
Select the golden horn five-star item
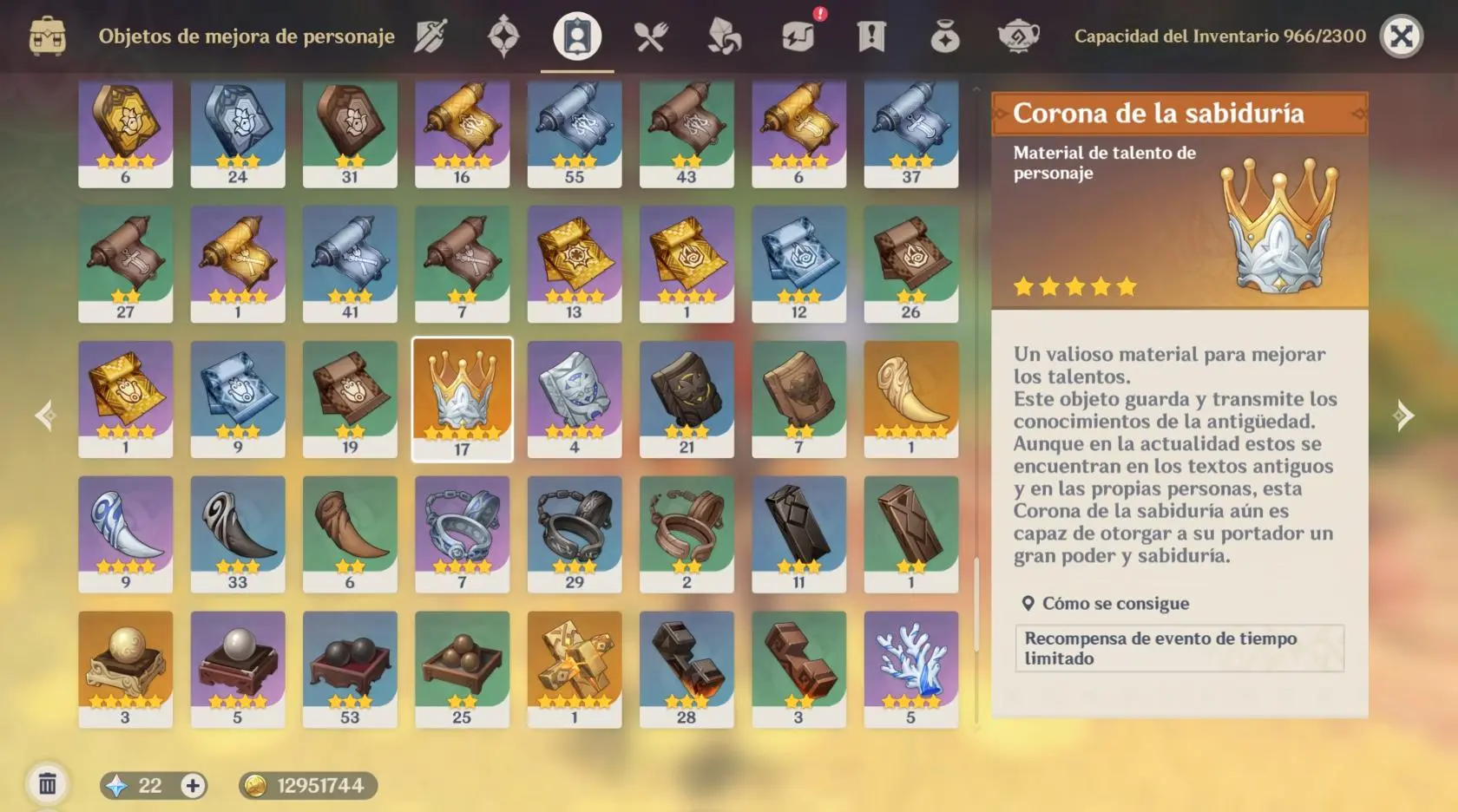(x=910, y=398)
